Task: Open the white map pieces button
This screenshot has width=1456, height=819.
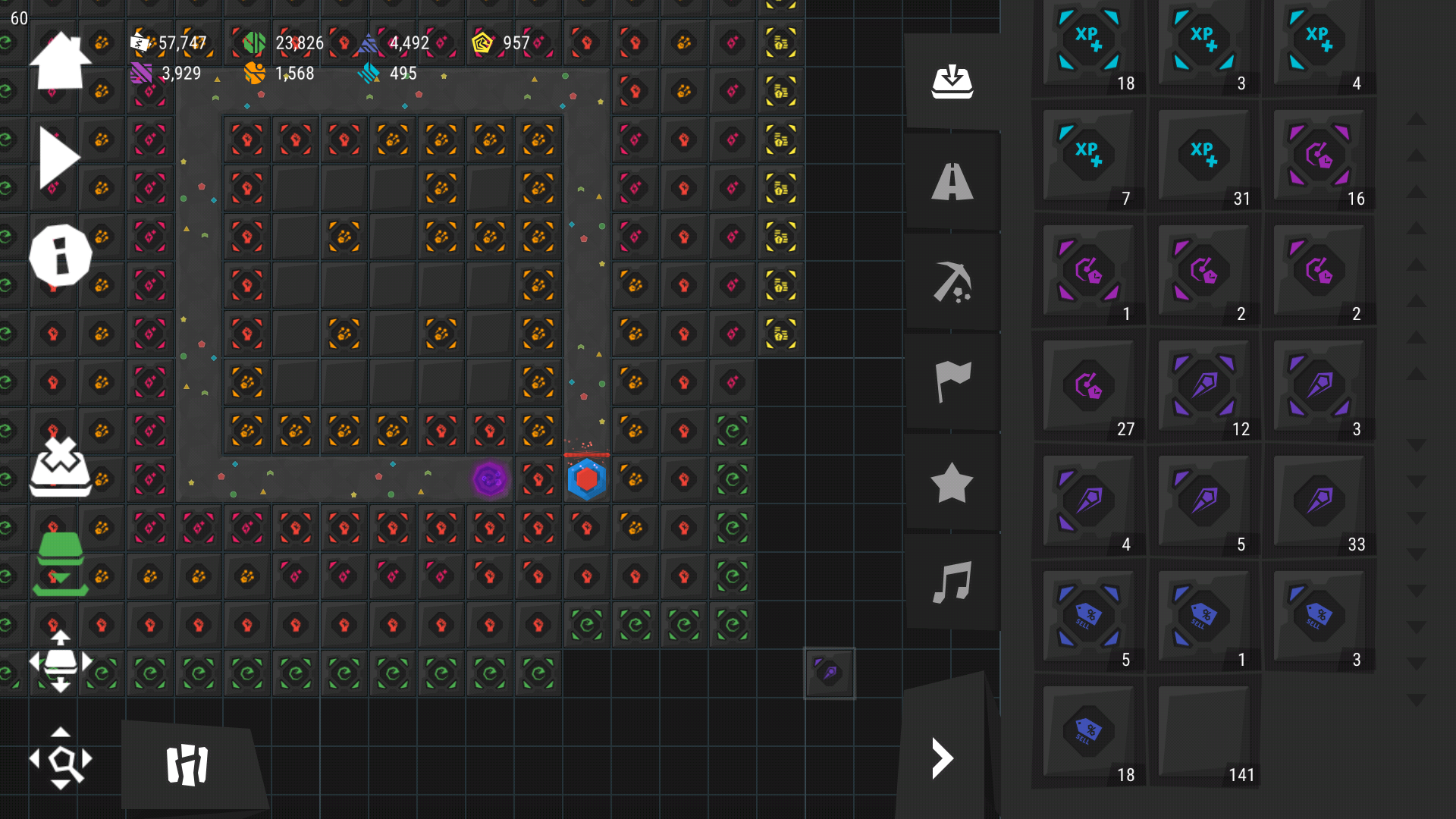Action: point(187,764)
